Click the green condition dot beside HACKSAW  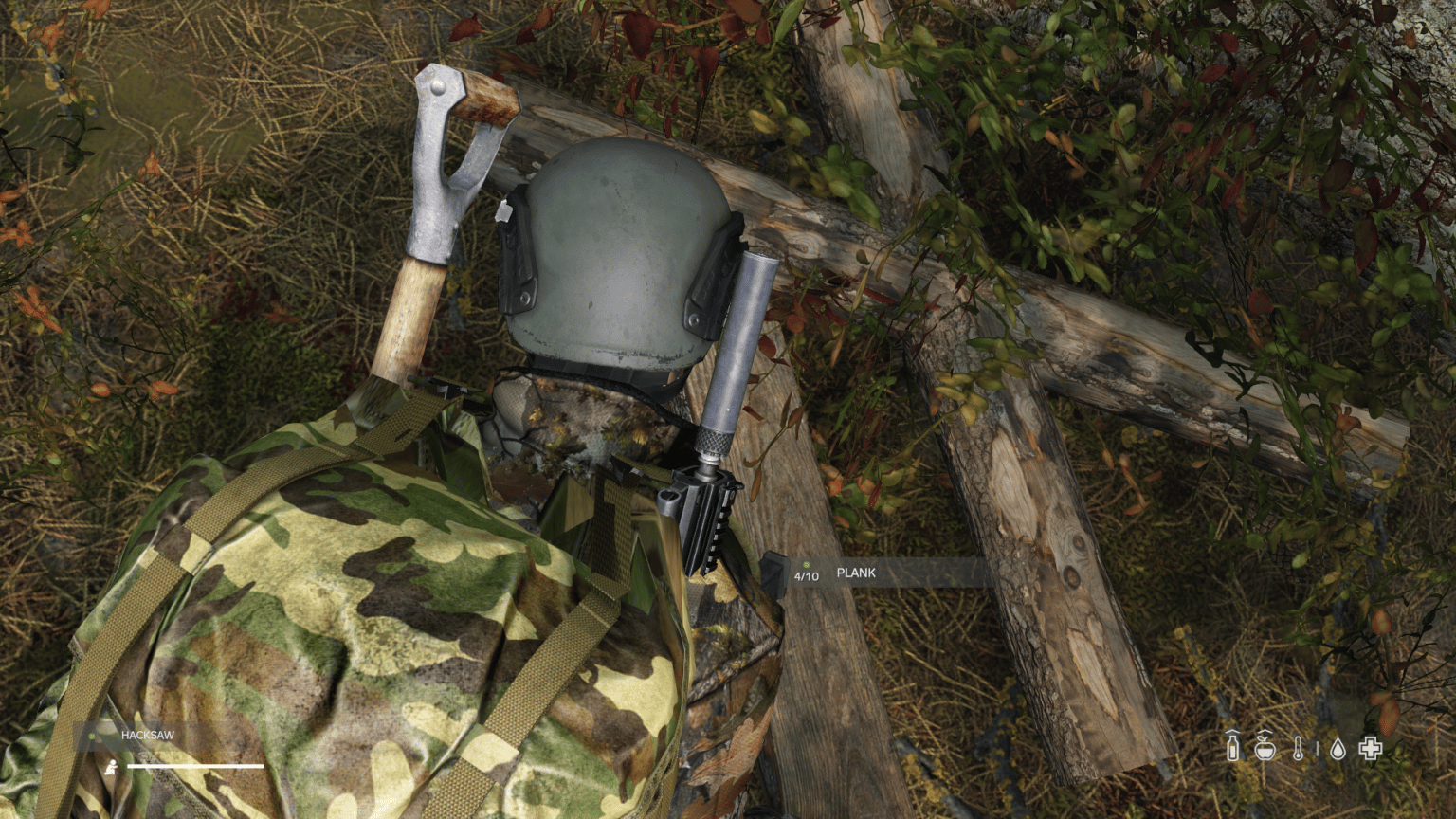92,735
